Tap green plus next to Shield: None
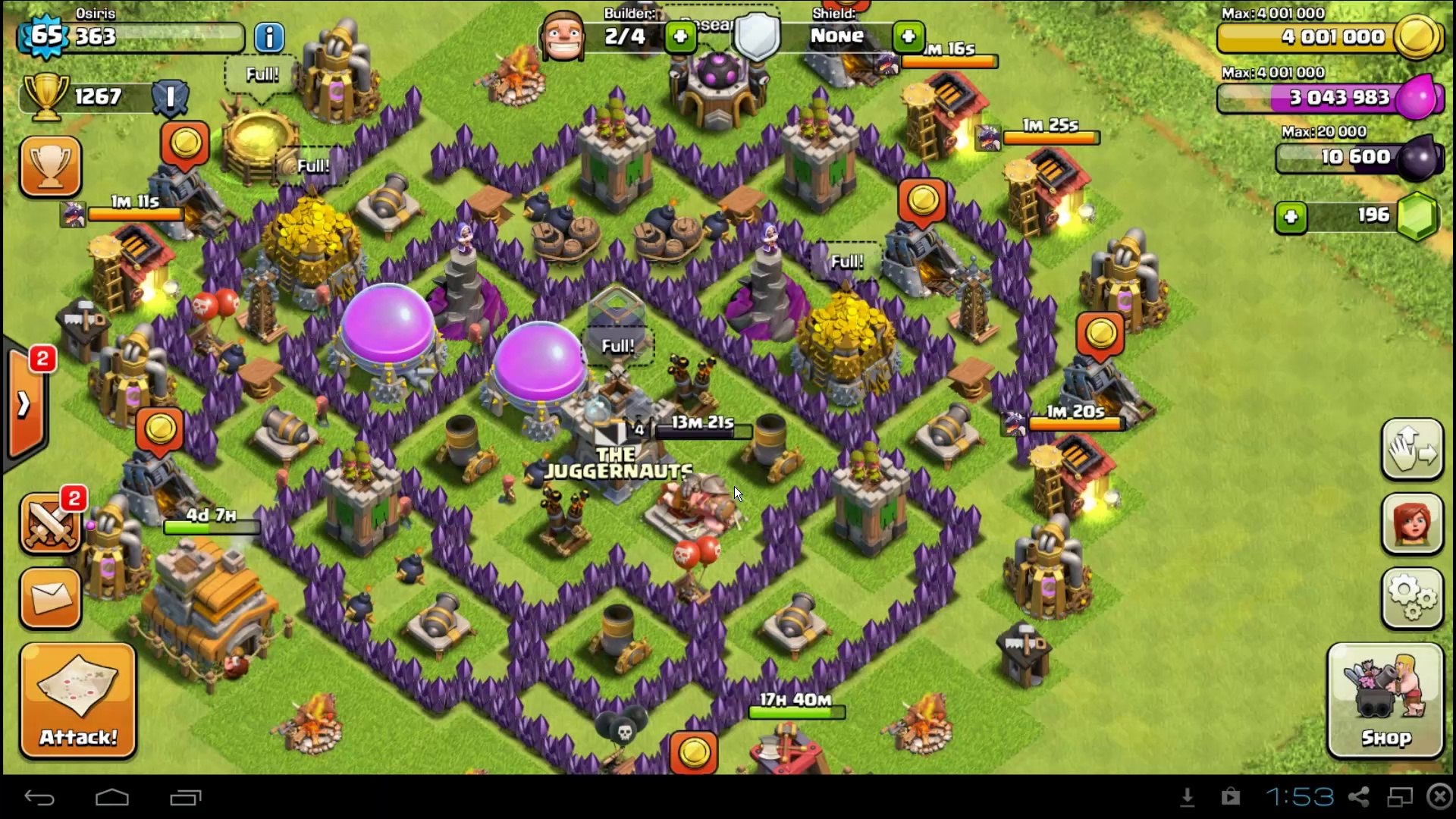Viewport: 1456px width, 819px height. coord(908,36)
